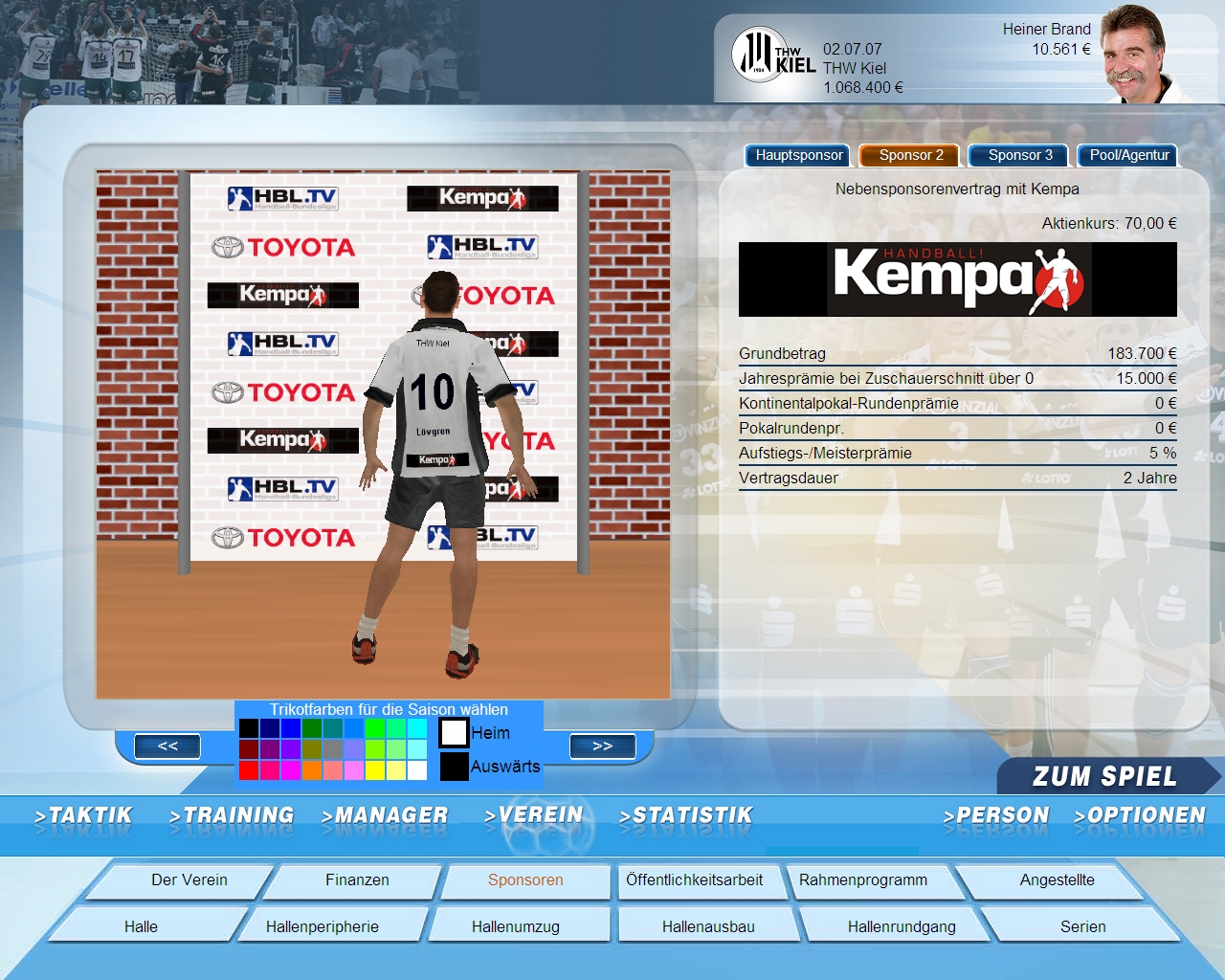Screen dimensions: 1225x980
Task: Open Öffentlichkeitsarbeit section
Action: pos(694,880)
